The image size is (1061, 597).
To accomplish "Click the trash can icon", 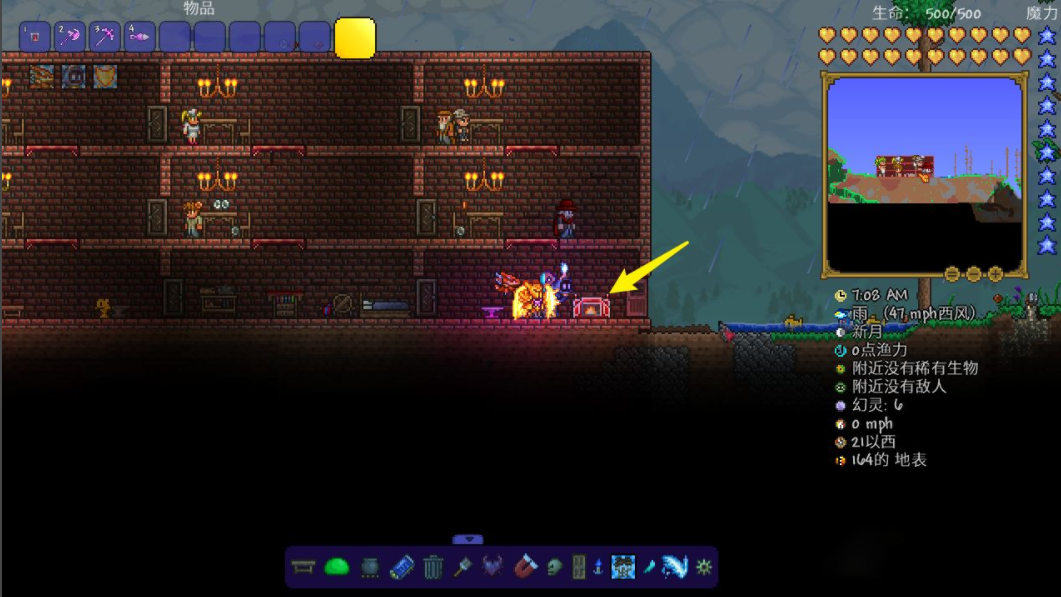I will (433, 567).
